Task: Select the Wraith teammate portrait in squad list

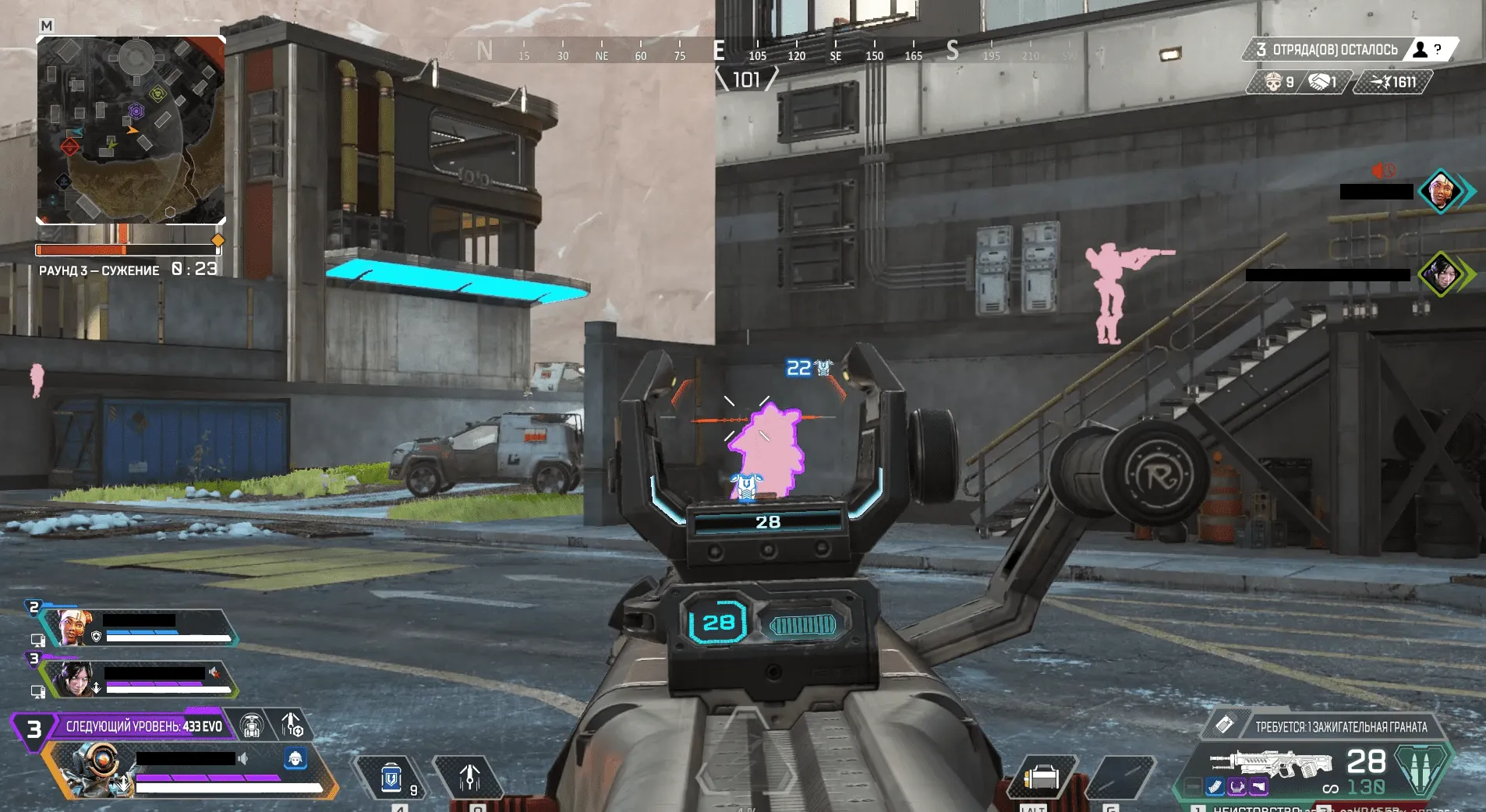Action: 75,679
